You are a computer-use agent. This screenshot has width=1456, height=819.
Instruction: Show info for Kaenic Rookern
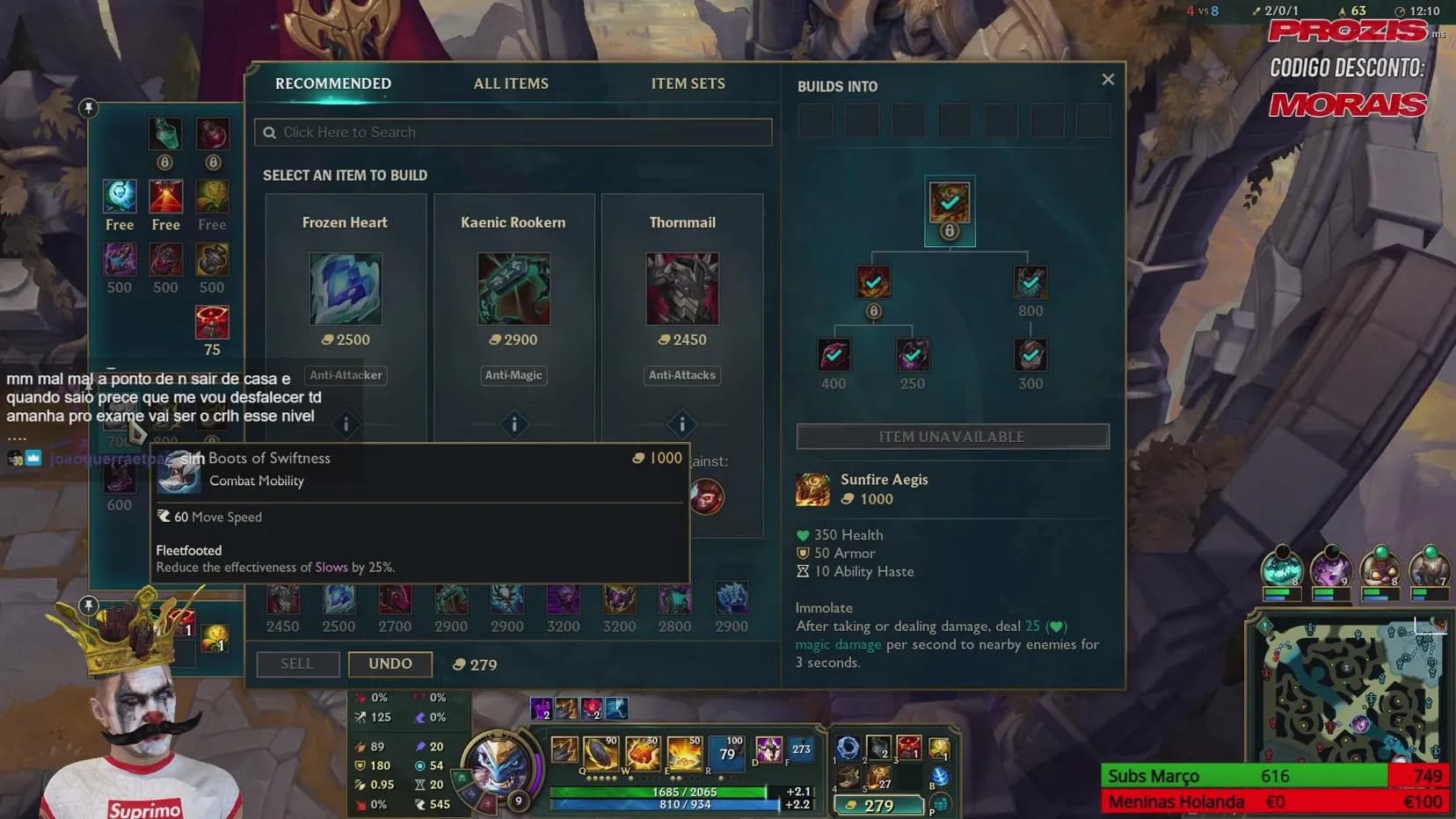click(x=514, y=424)
